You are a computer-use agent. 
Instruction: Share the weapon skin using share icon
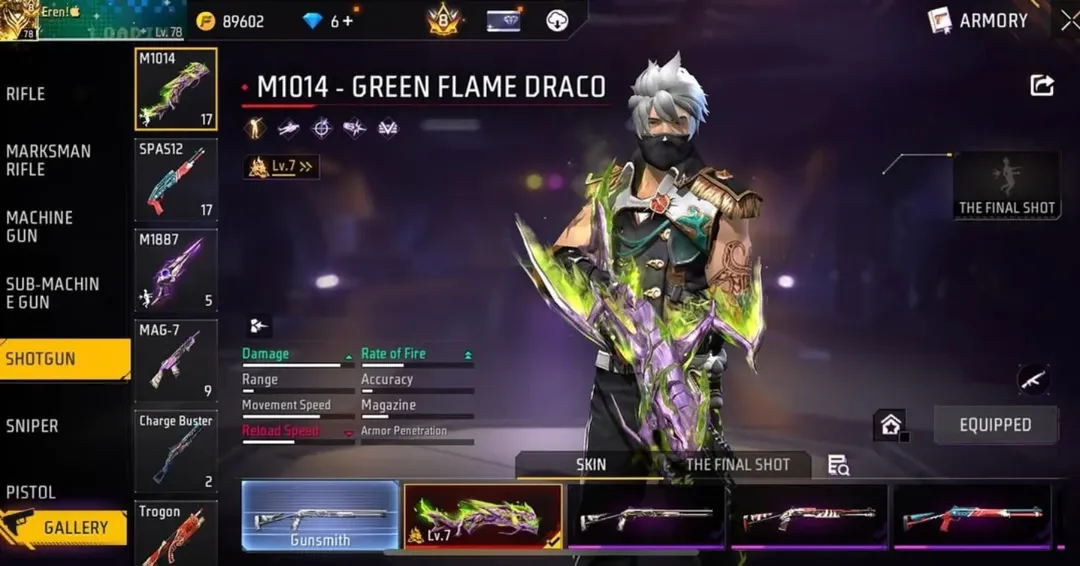(x=1042, y=86)
